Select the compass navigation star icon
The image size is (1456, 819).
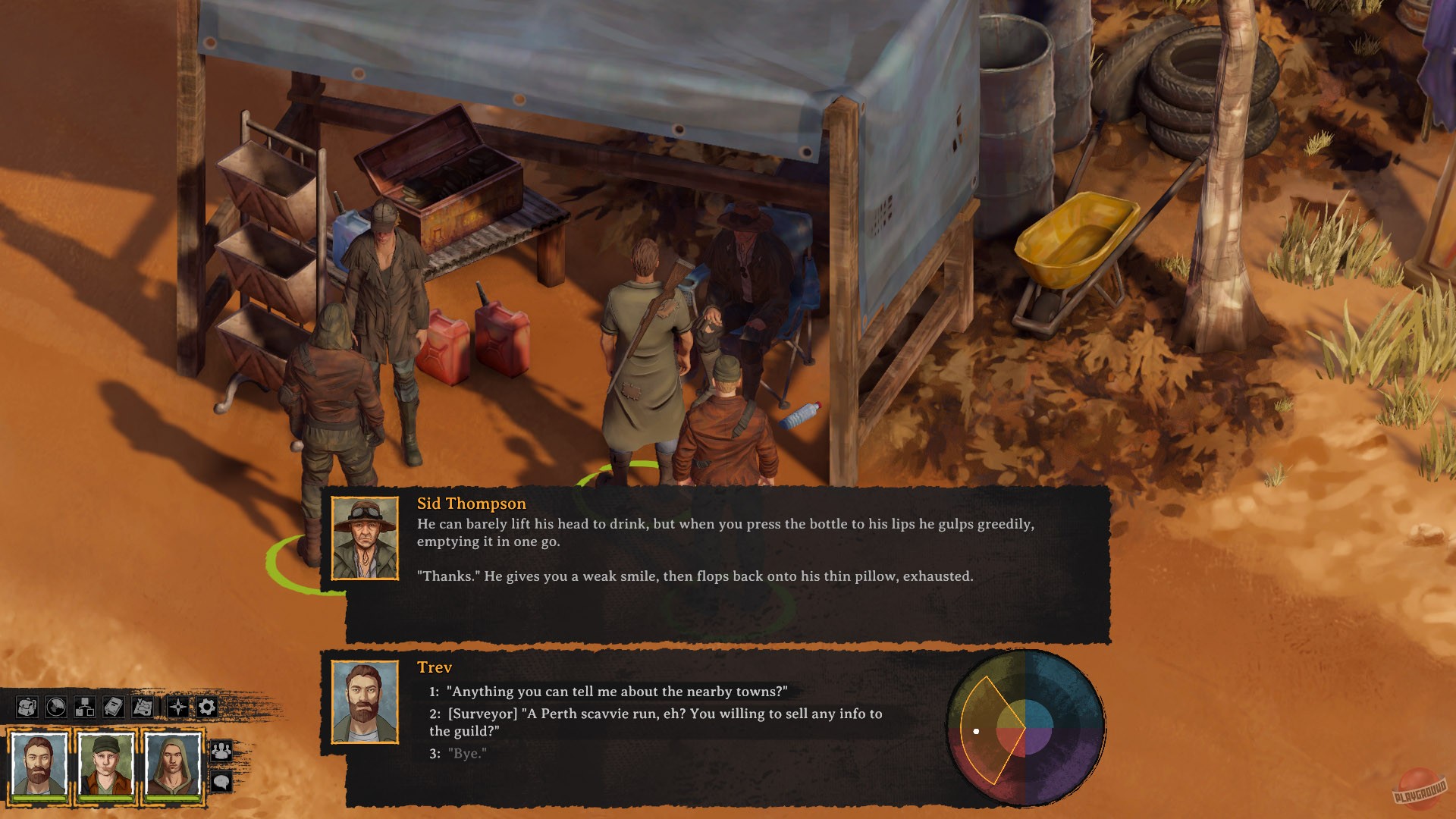coord(177,707)
